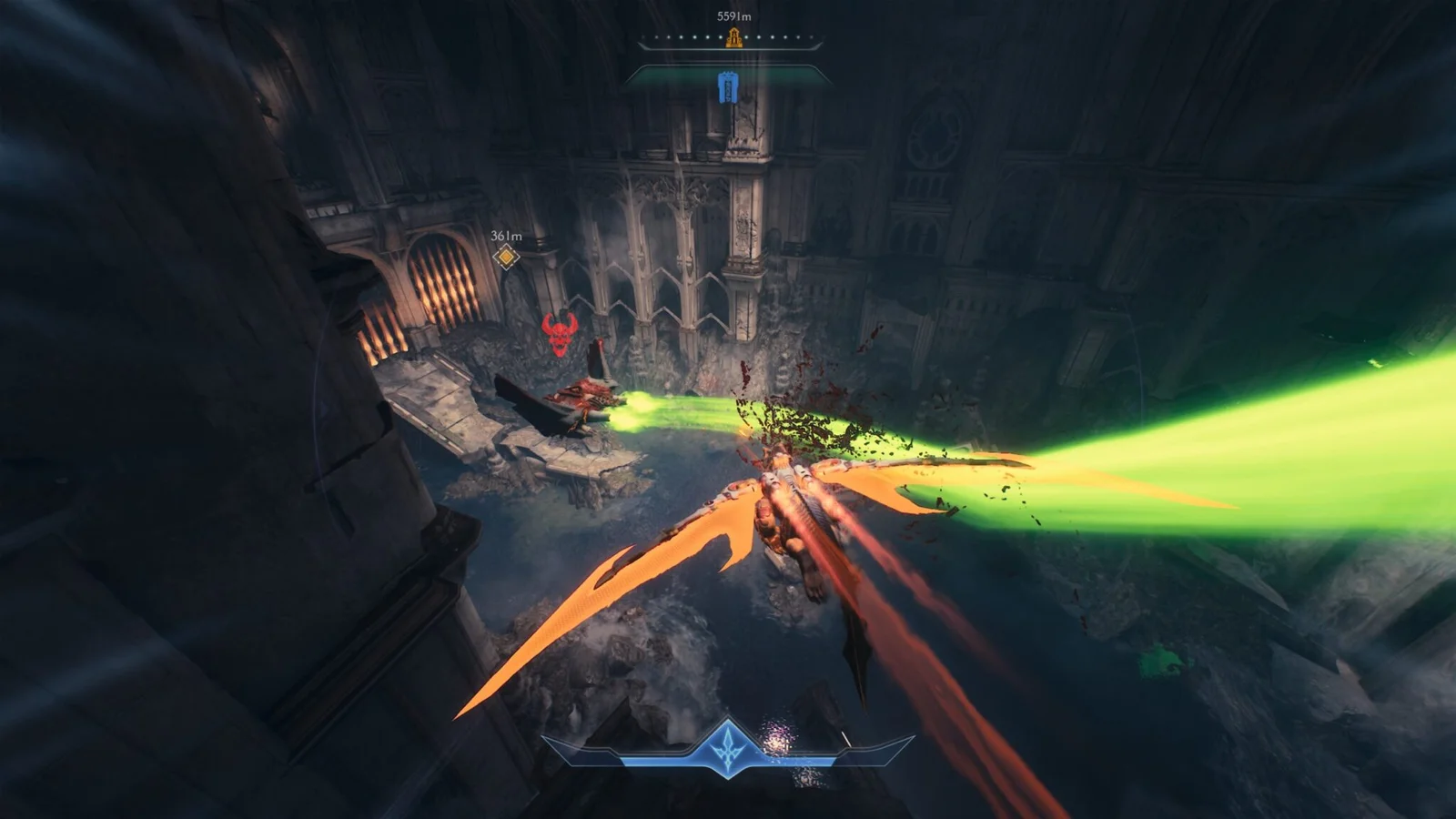Click the leftmost dot on the top progress track

click(x=642, y=36)
